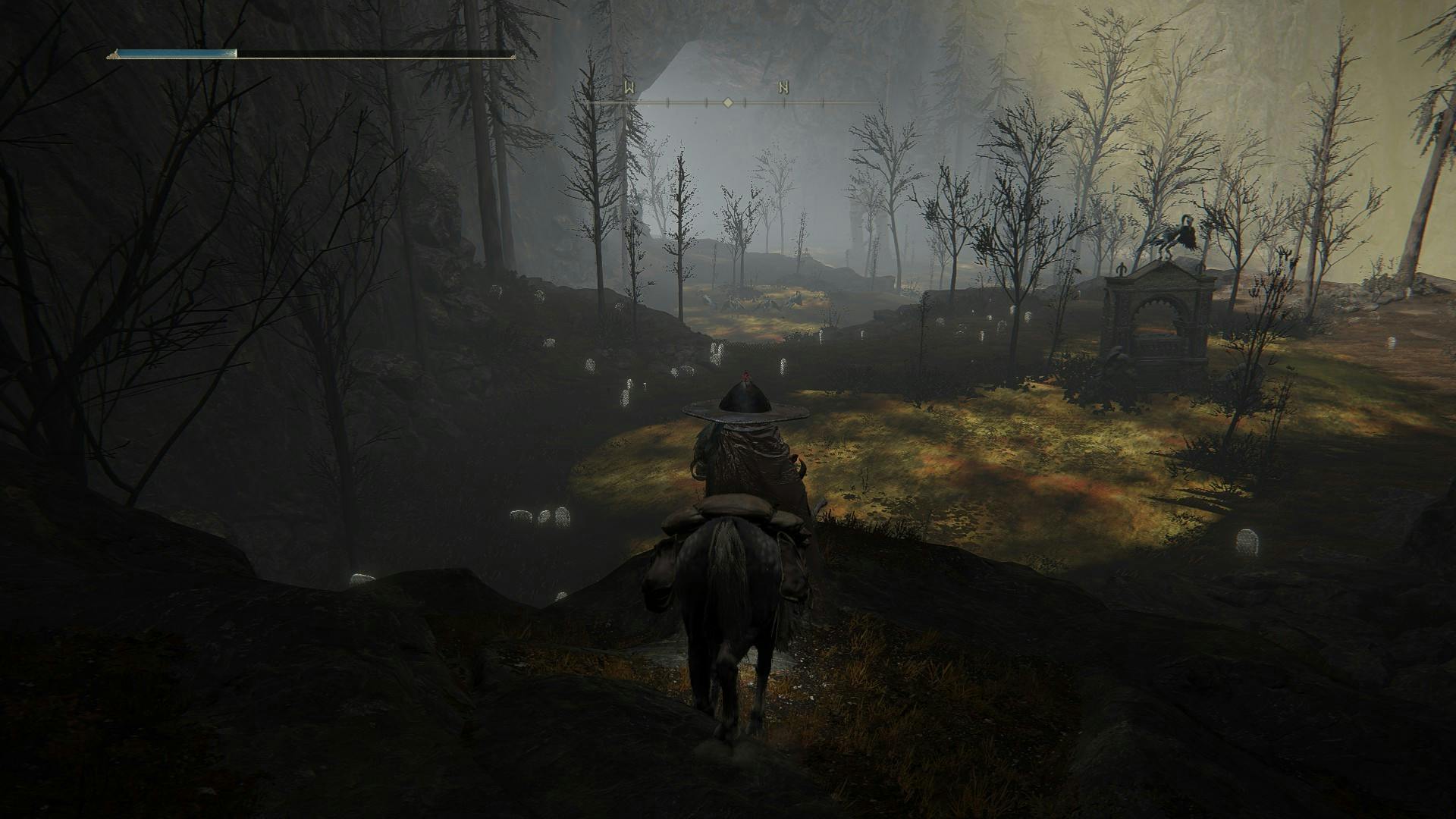The height and width of the screenshot is (819, 1456).
Task: Select the N heading on the compass
Action: (x=783, y=88)
